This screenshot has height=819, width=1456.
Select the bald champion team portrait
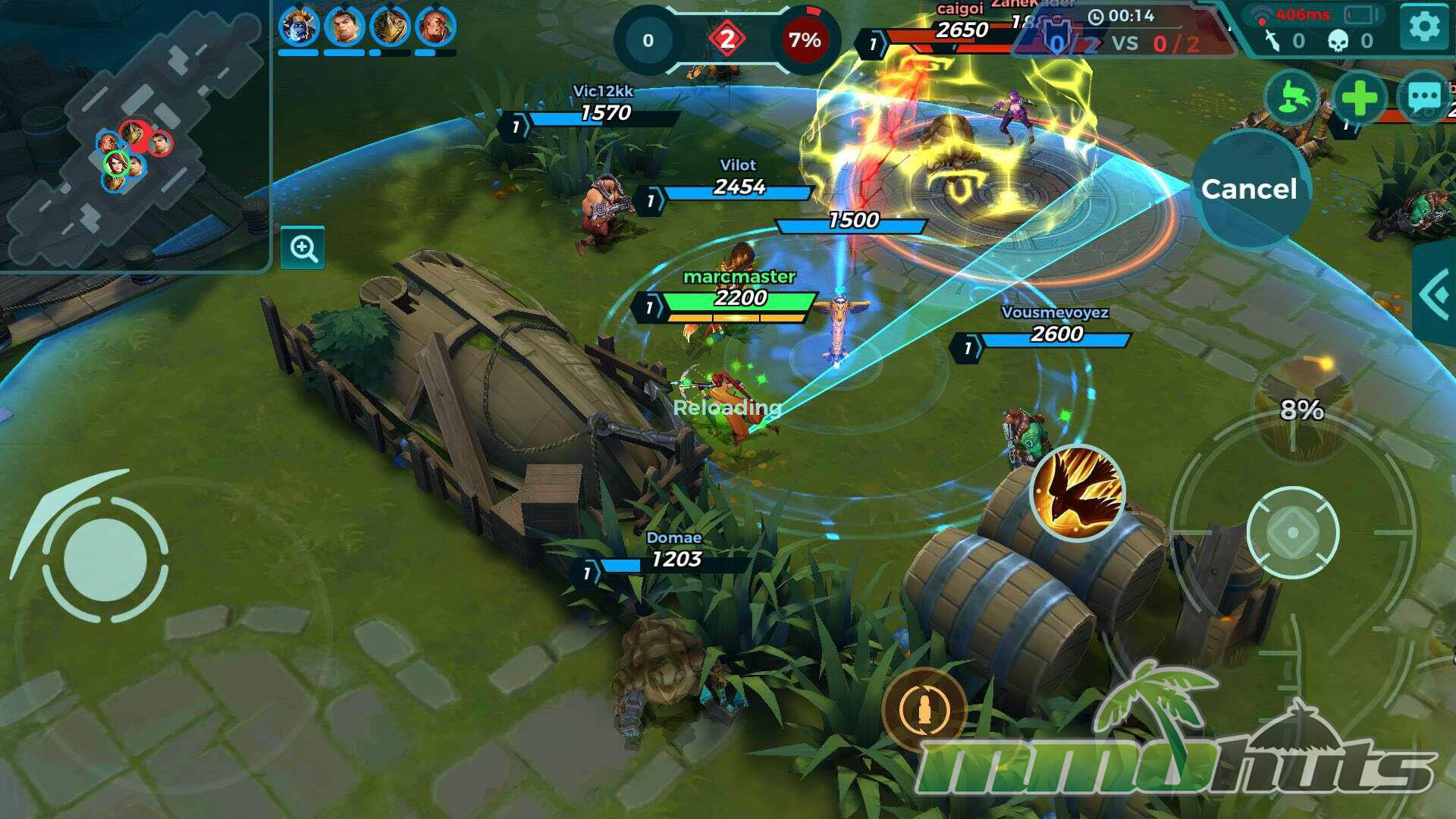pyautogui.click(x=436, y=27)
